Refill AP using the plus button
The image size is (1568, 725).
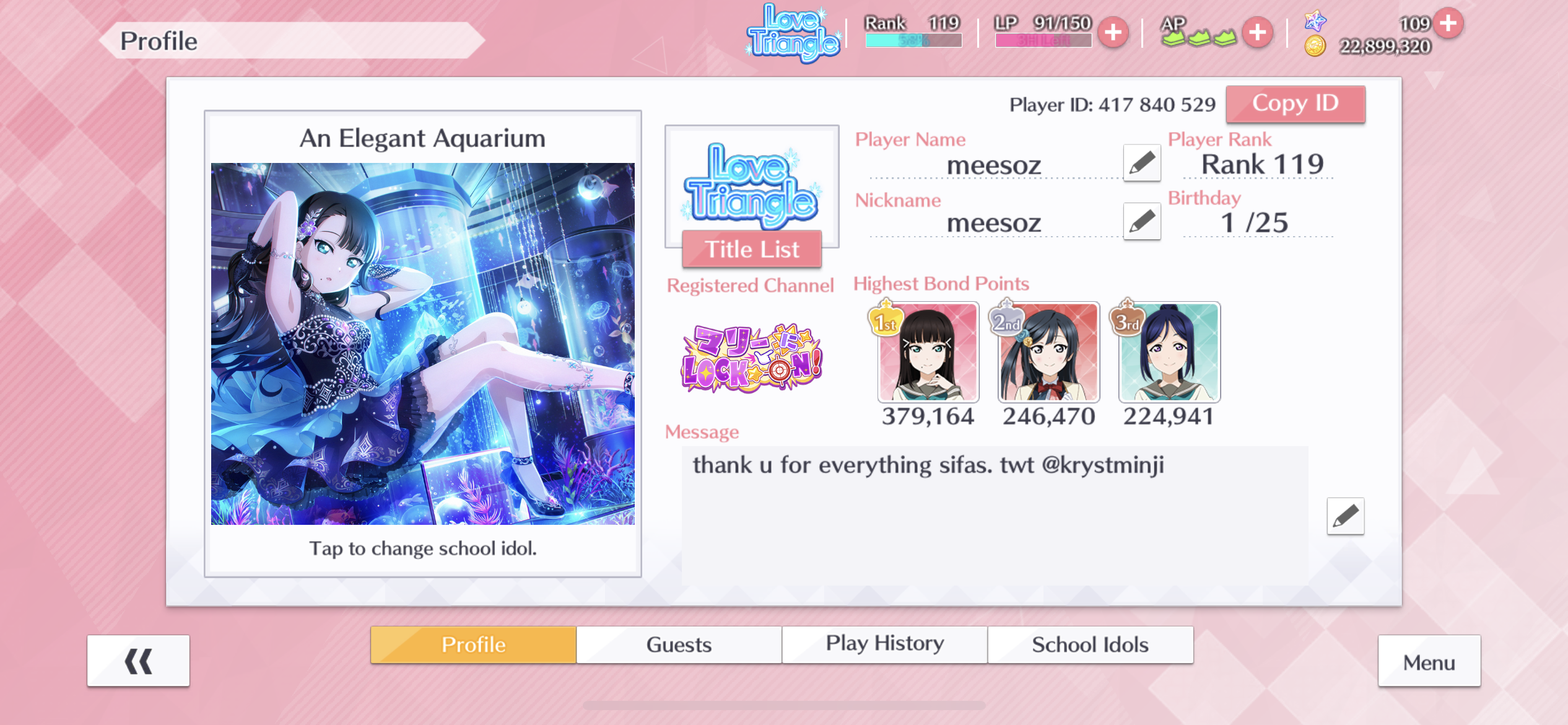point(1257,32)
